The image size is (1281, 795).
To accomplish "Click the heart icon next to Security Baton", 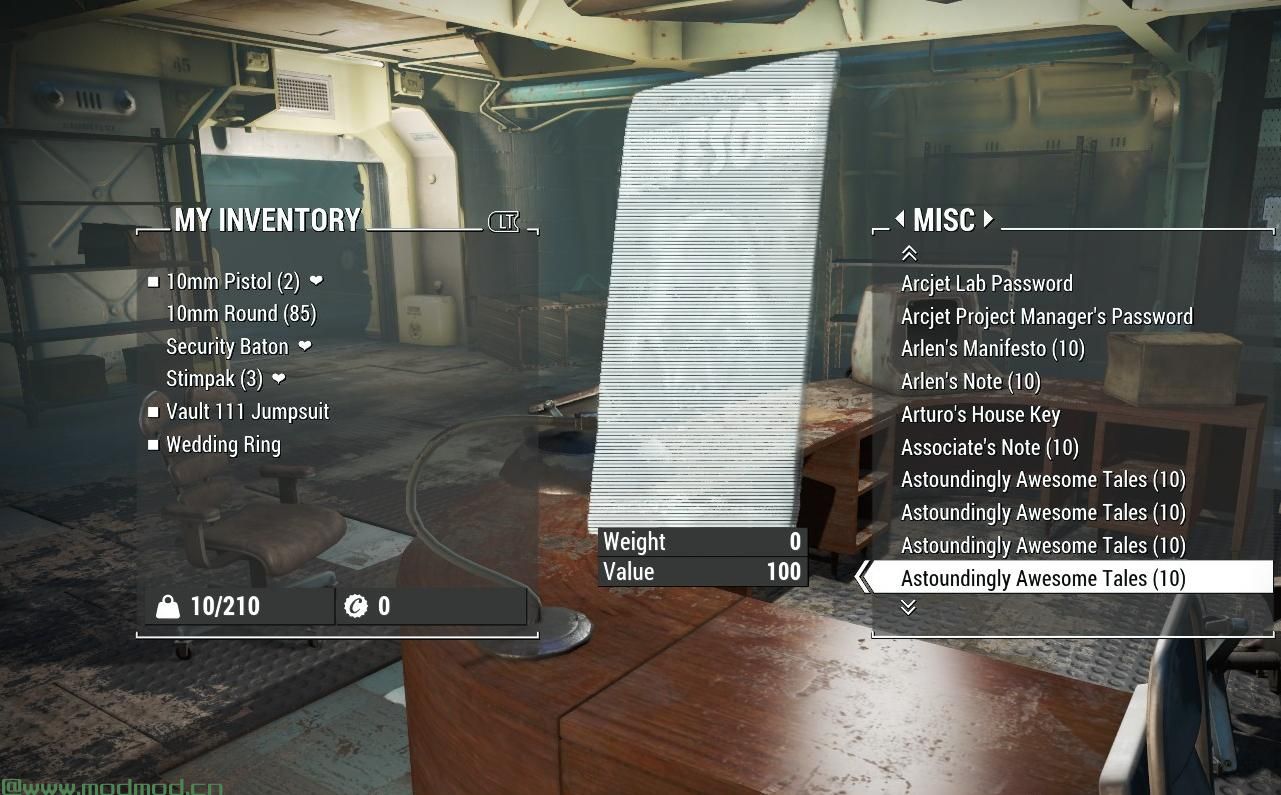I will pos(304,346).
